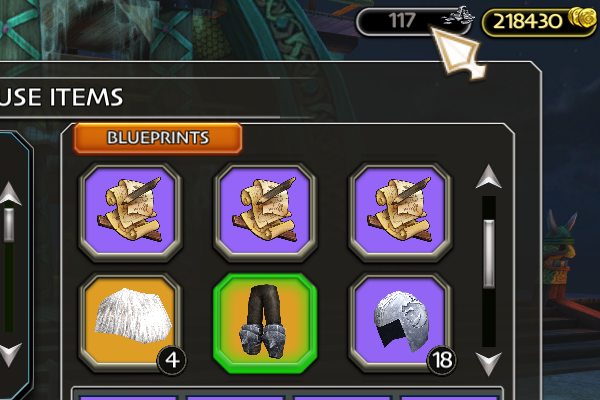
Task: Click the down arrow beside the blueprints grid
Action: (x=488, y=362)
